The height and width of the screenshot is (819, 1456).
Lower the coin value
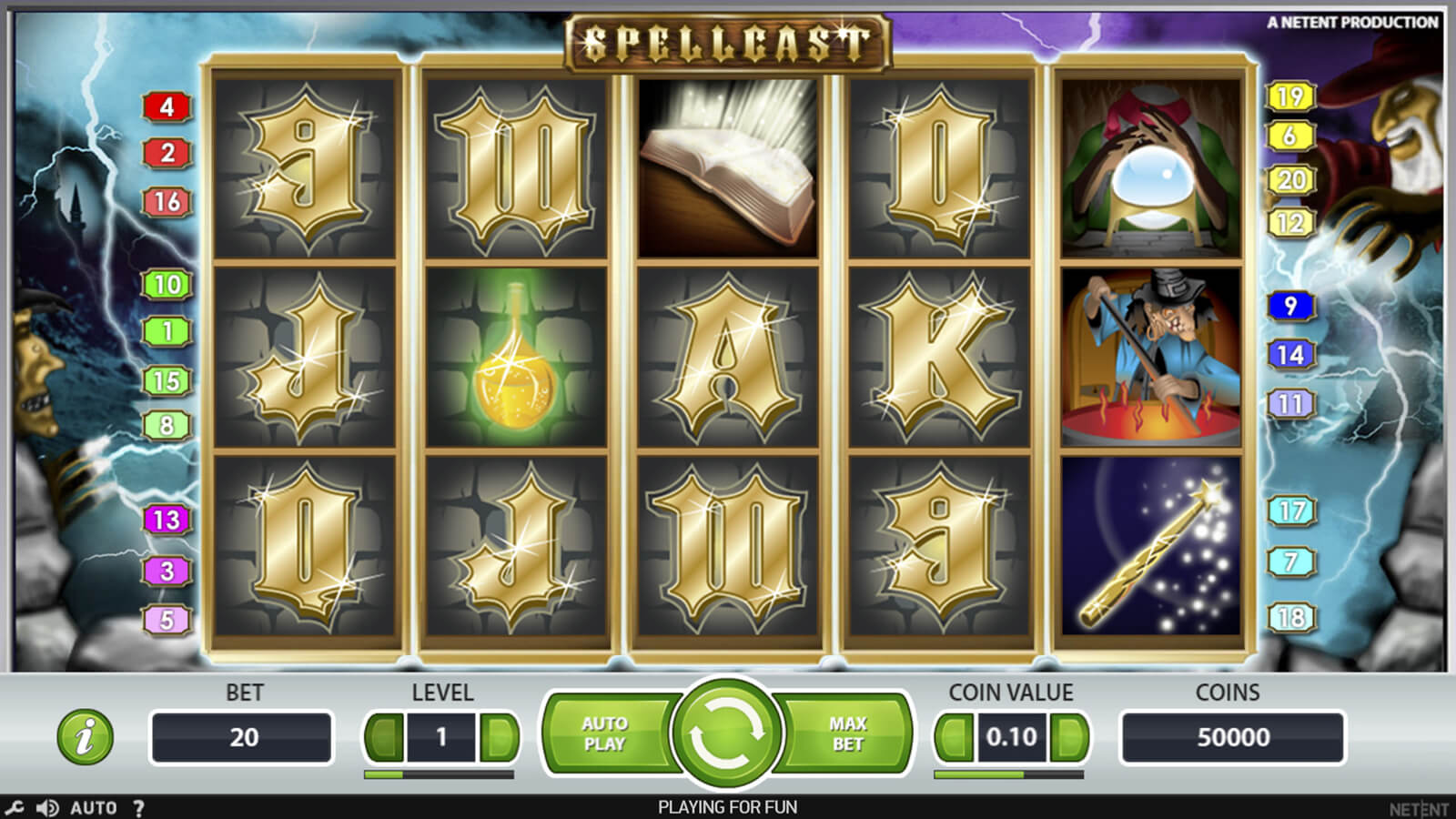point(954,737)
